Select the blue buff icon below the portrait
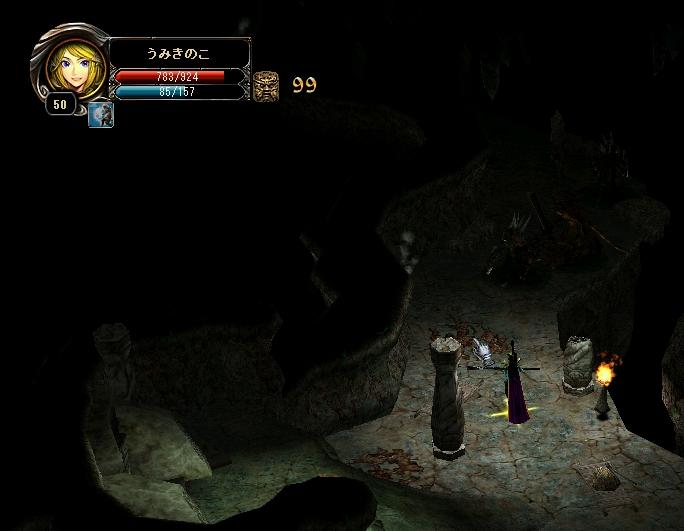The width and height of the screenshot is (684, 531). click(101, 115)
